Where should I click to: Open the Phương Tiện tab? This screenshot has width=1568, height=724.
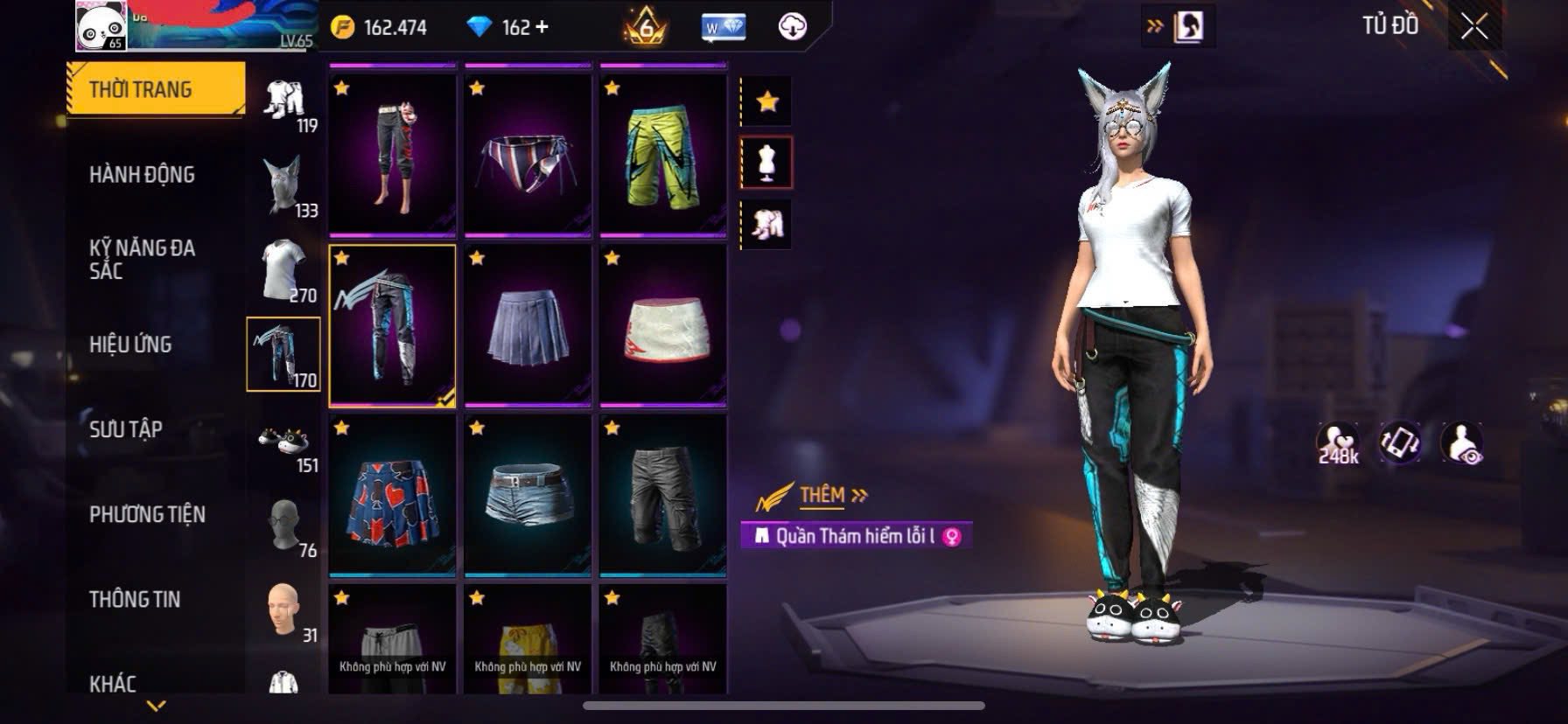click(x=147, y=514)
